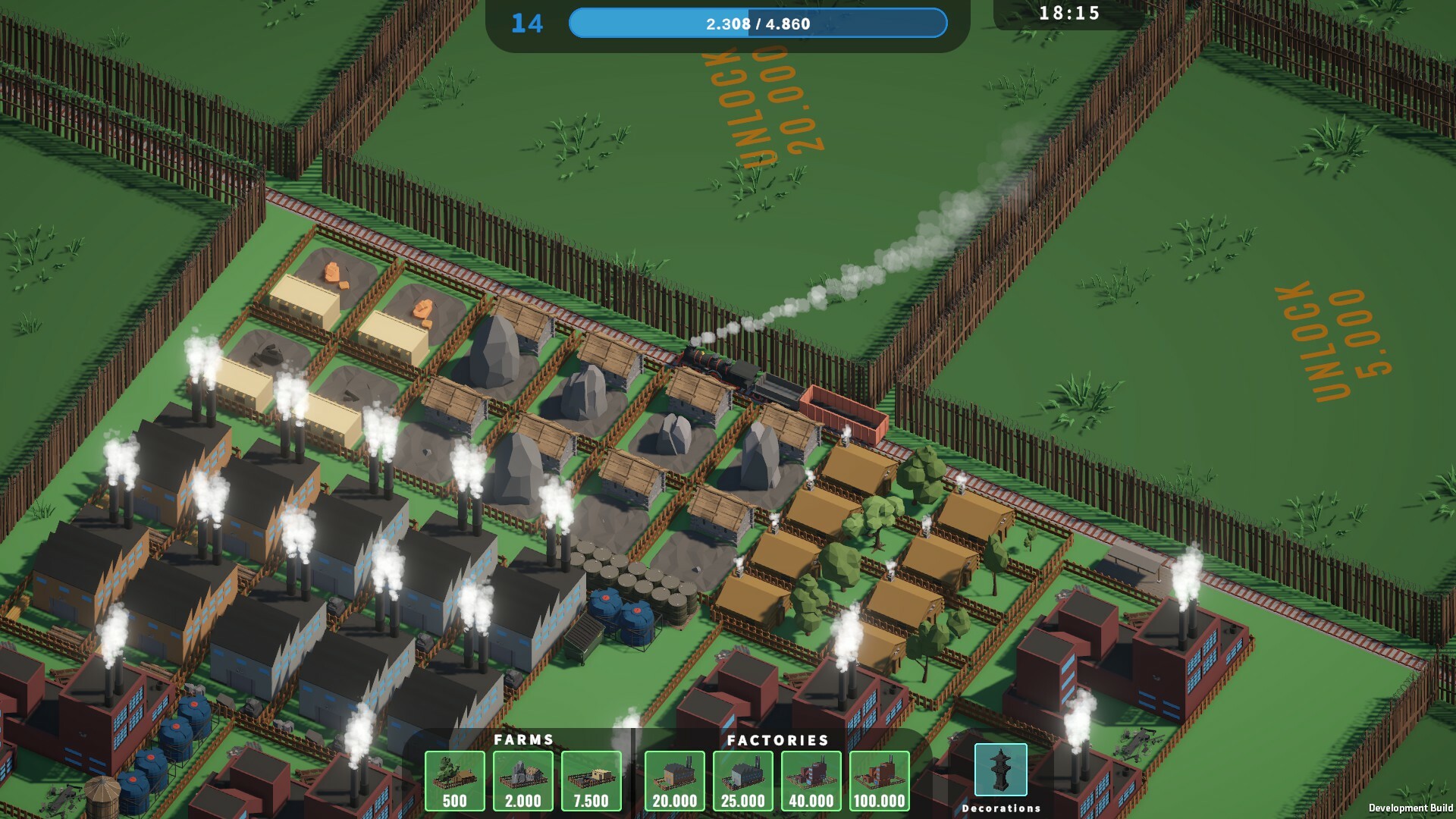Select the 2.000-cost quarry farm icon

pos(522,780)
